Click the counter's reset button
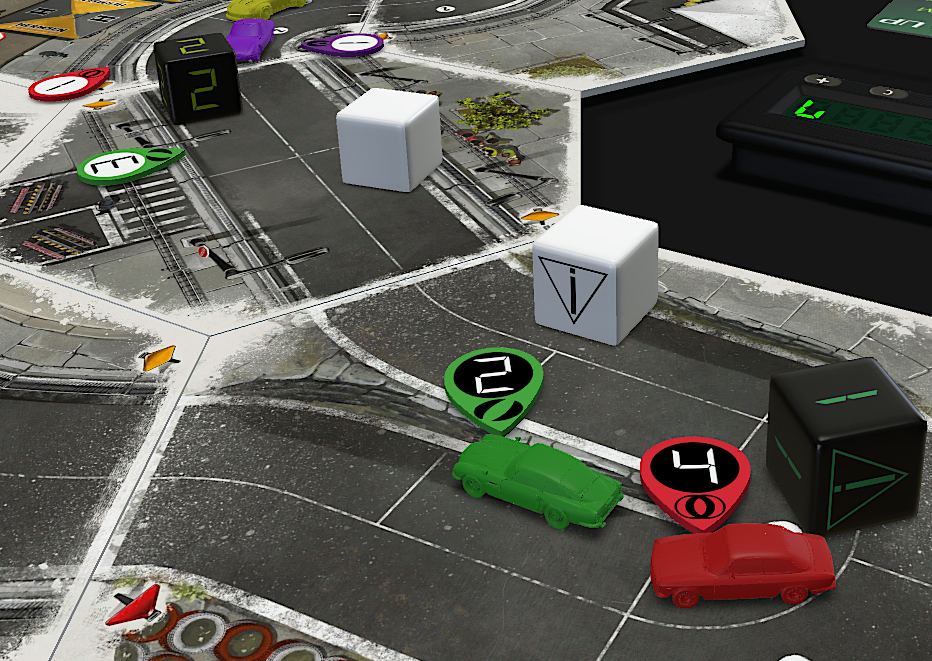Screen dimensions: 932x661 (x=889, y=93)
